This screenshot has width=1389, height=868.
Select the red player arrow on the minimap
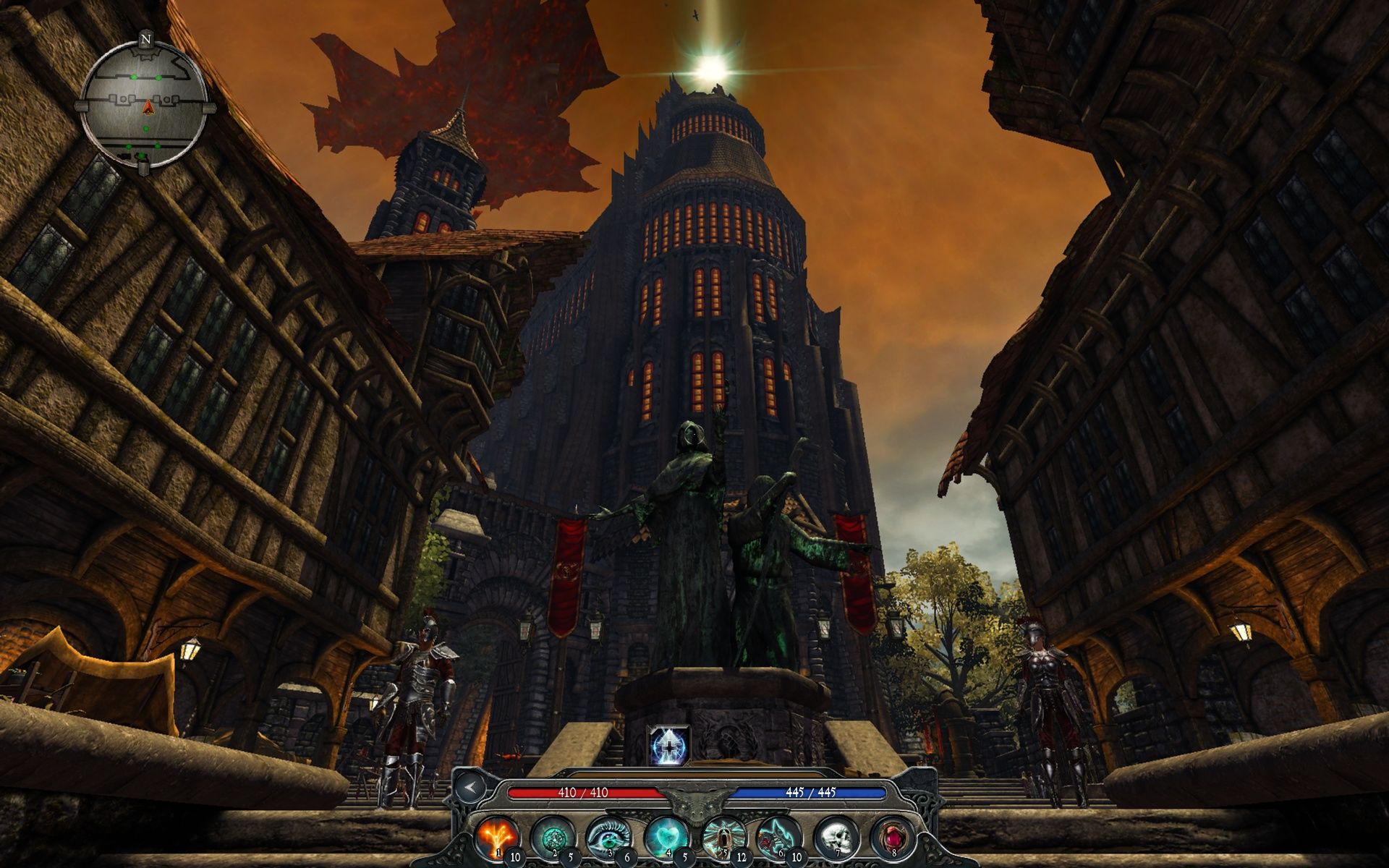(x=147, y=109)
